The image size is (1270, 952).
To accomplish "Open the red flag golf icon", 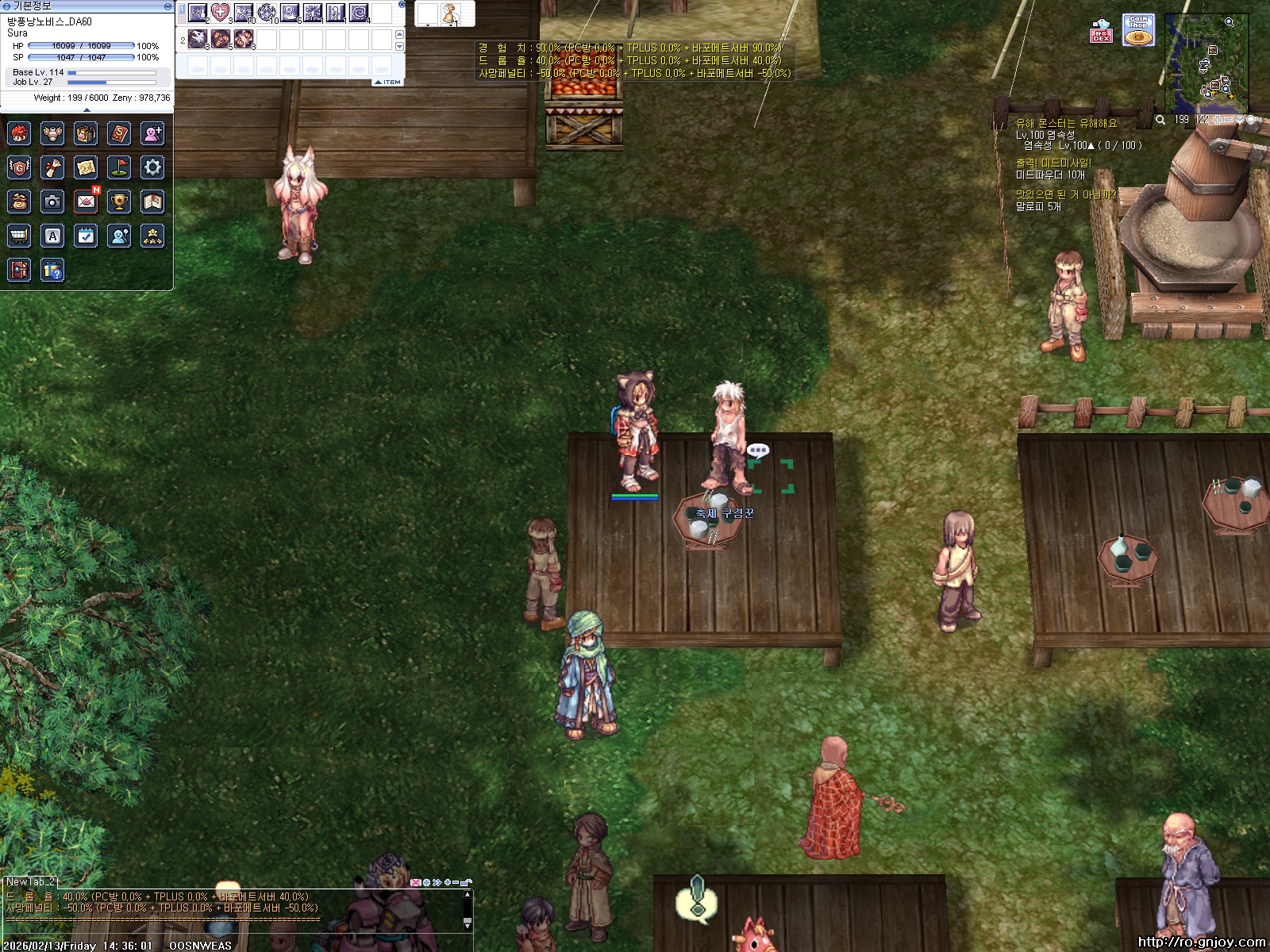I will point(119,167).
